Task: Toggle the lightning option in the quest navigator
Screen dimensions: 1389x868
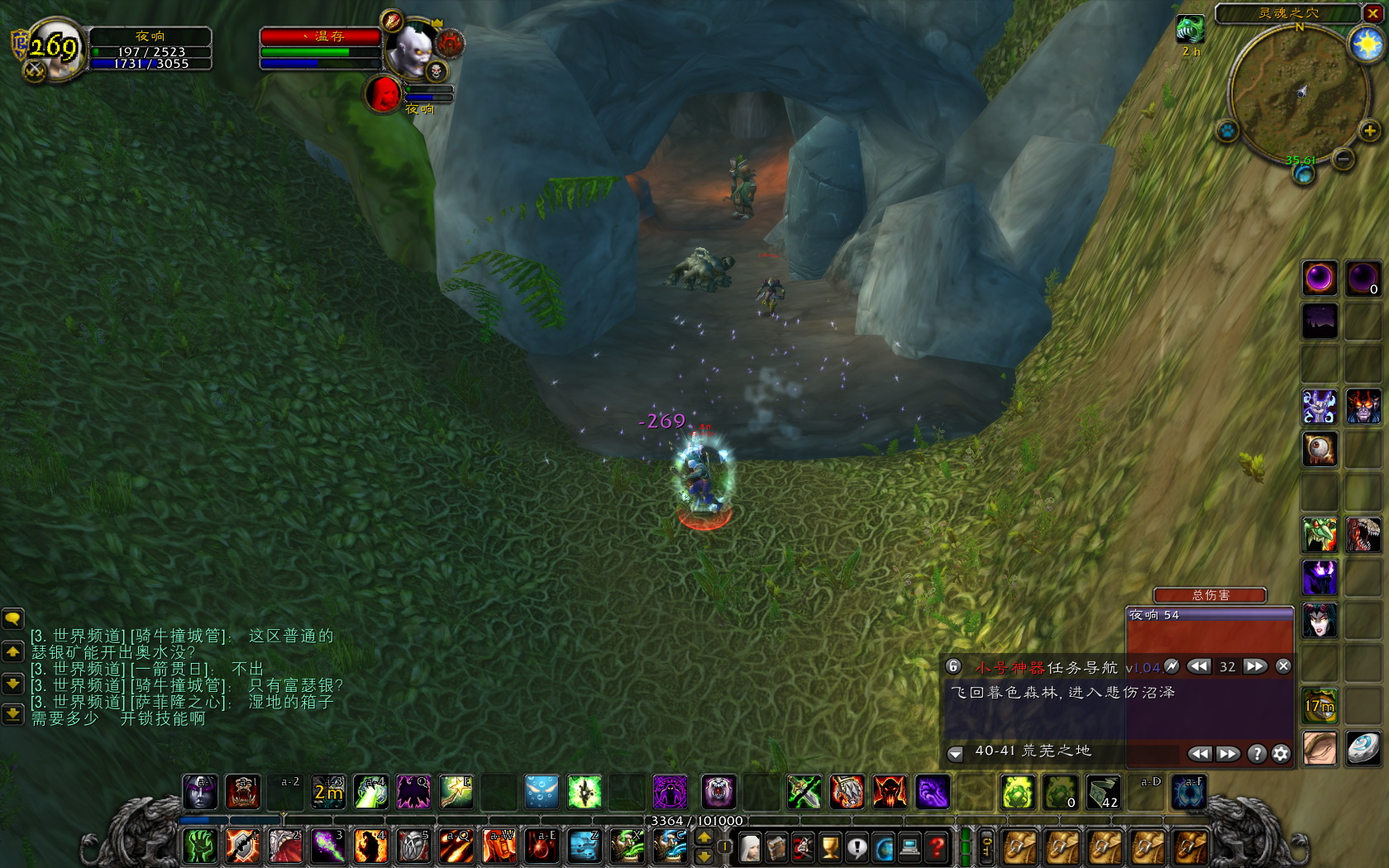Action: tap(1173, 667)
